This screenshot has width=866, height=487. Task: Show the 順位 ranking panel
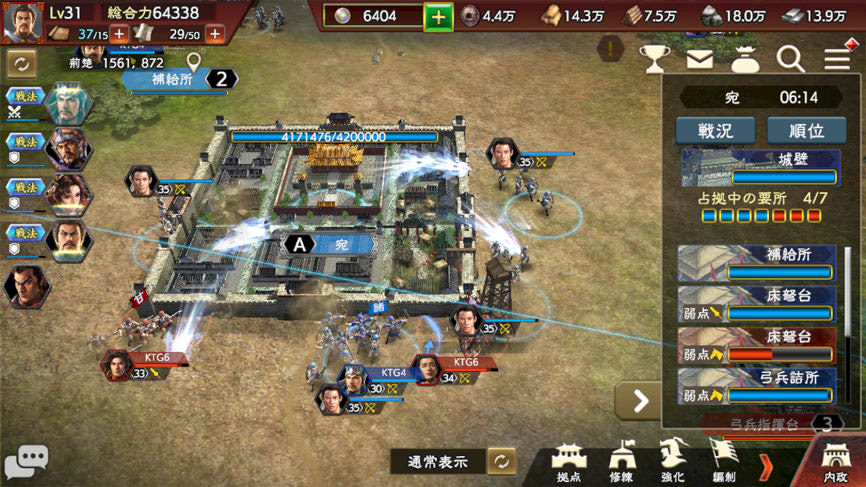click(806, 130)
